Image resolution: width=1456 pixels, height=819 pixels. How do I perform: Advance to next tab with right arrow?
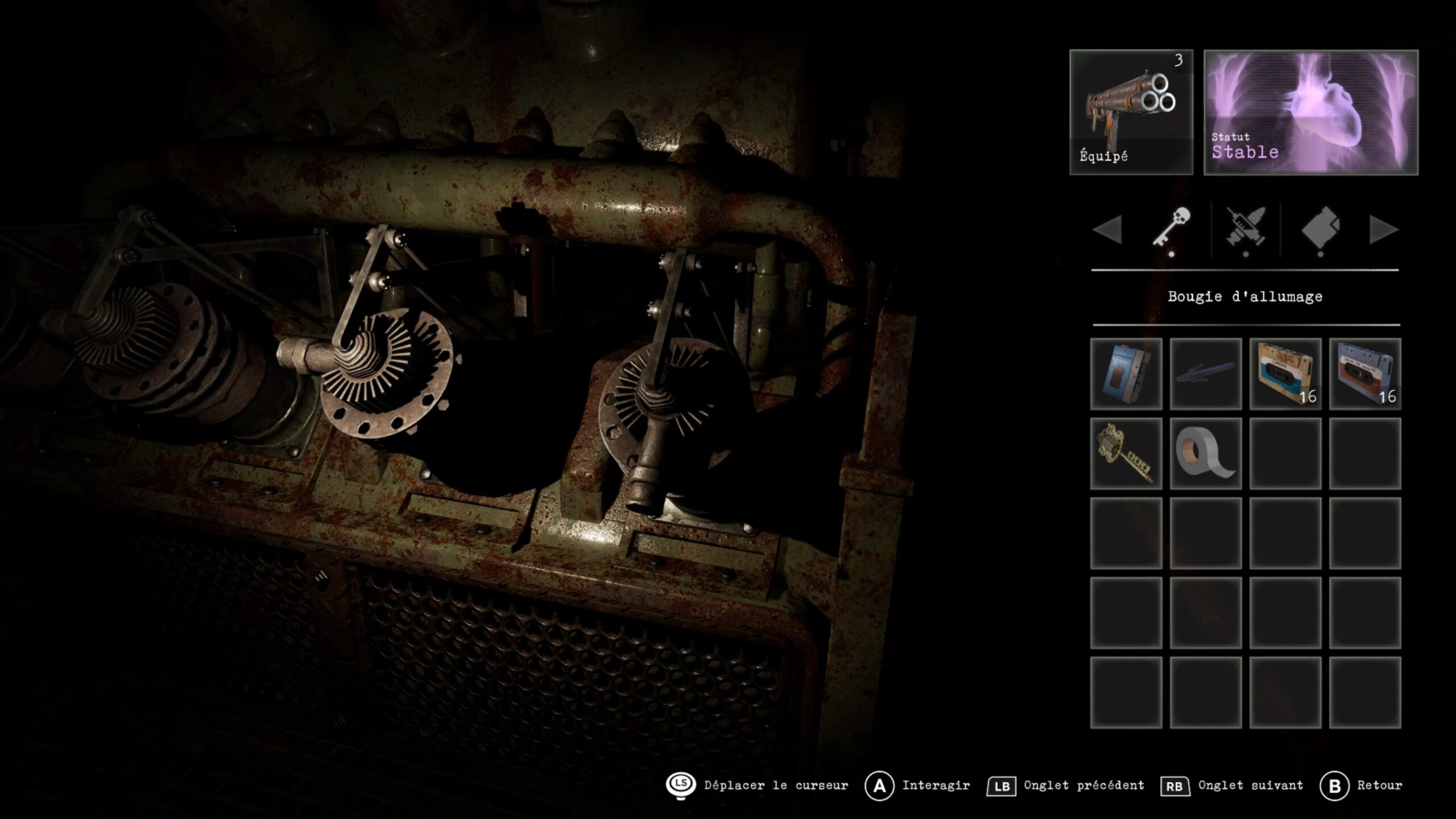[1383, 230]
